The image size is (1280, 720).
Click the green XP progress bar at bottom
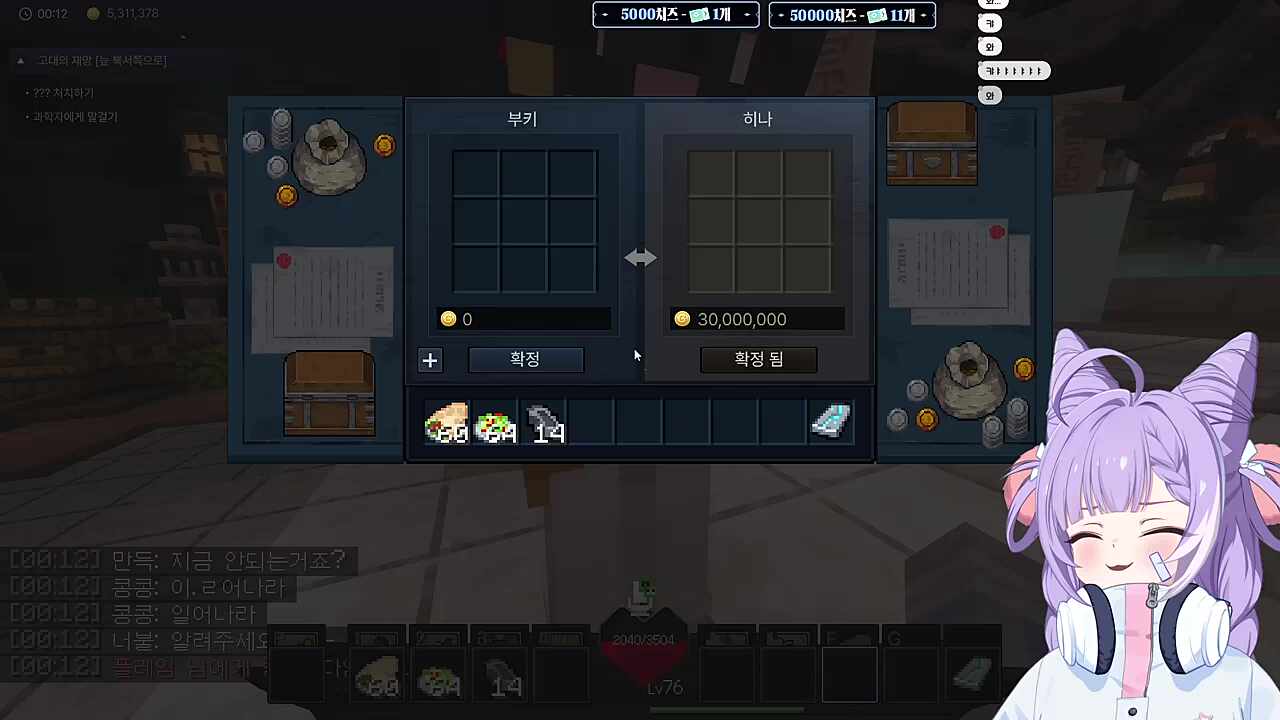coord(725,710)
